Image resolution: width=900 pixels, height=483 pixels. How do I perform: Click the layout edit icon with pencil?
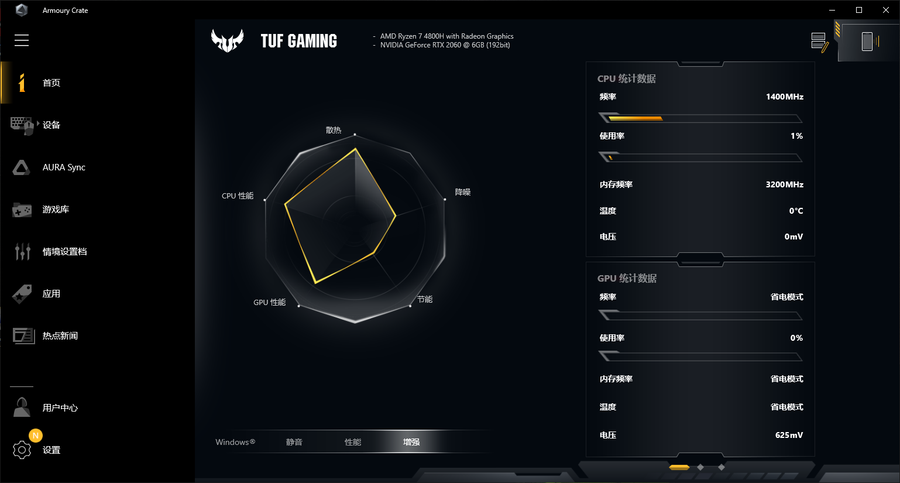click(820, 42)
